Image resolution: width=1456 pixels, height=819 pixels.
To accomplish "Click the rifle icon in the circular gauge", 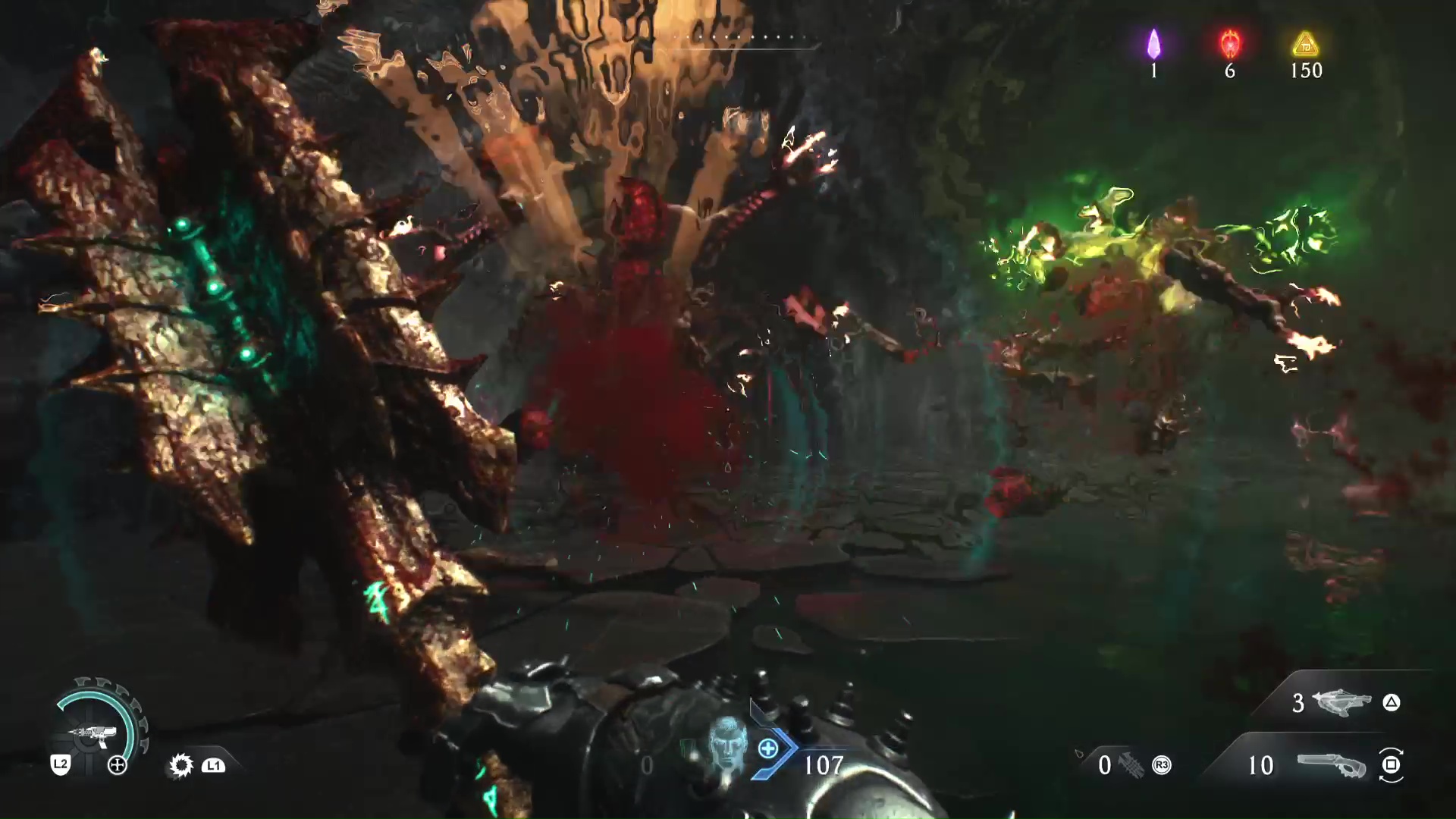I will 94,733.
